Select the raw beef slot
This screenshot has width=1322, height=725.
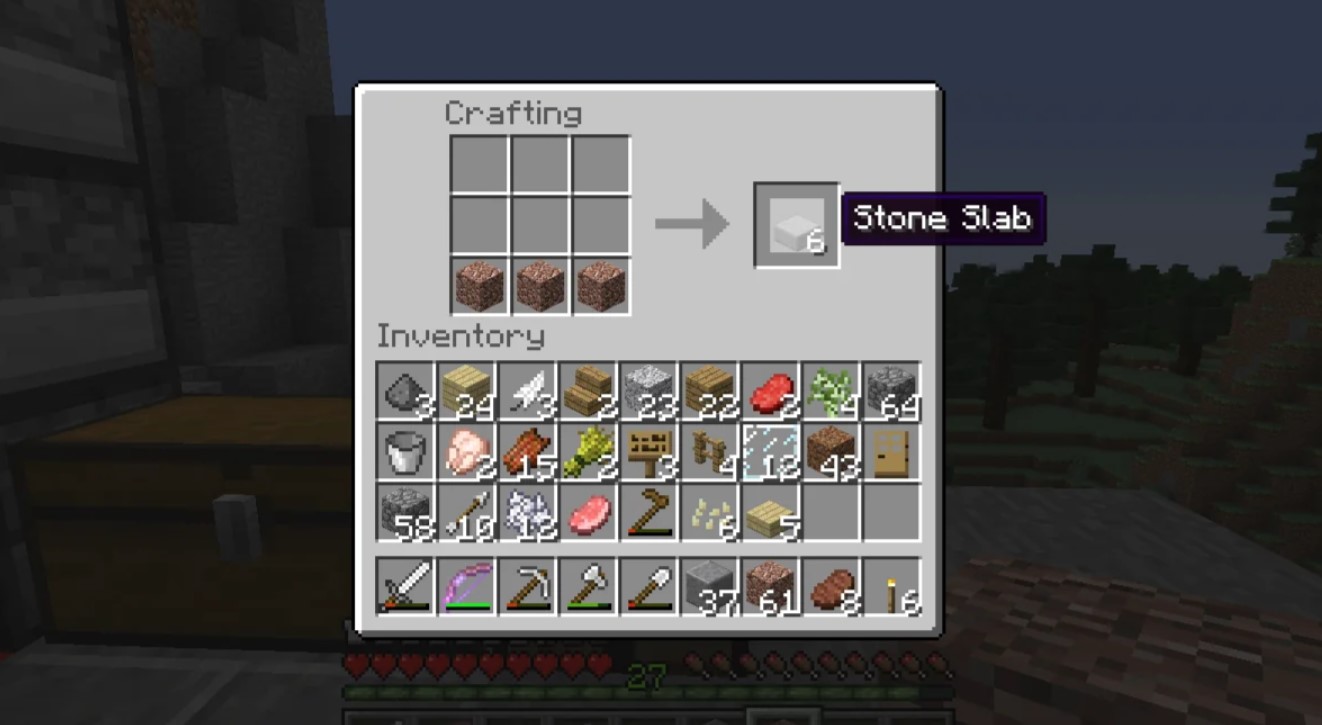click(x=769, y=391)
